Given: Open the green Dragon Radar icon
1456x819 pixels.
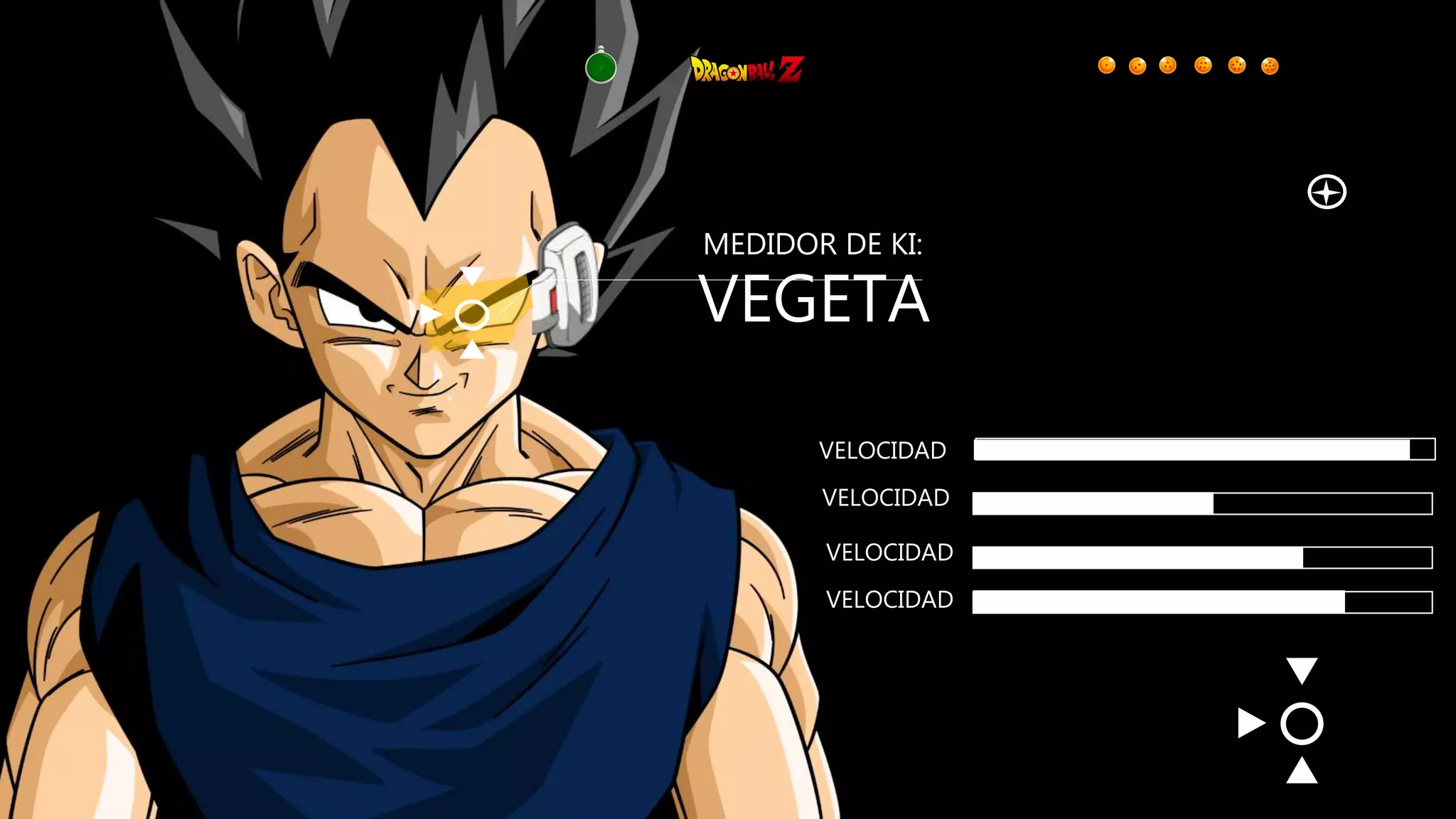Looking at the screenshot, I should [x=601, y=68].
